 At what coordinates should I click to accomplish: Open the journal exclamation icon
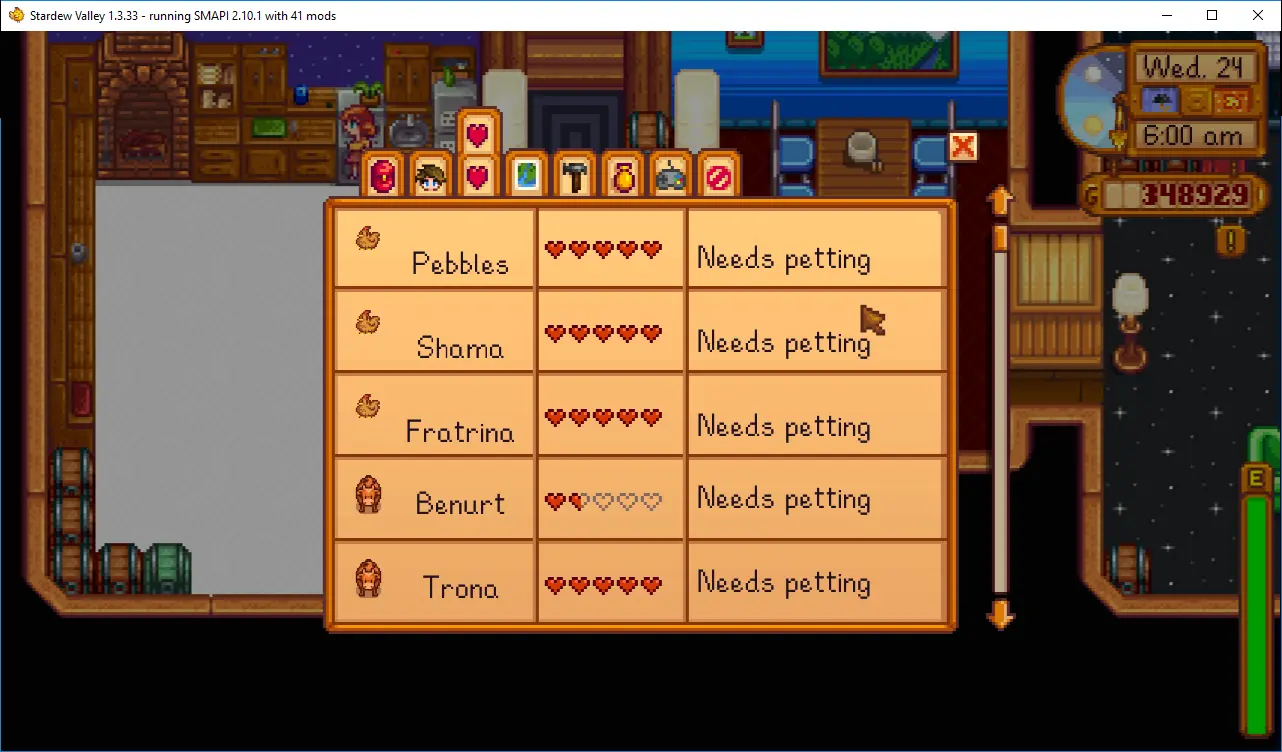click(x=1232, y=239)
